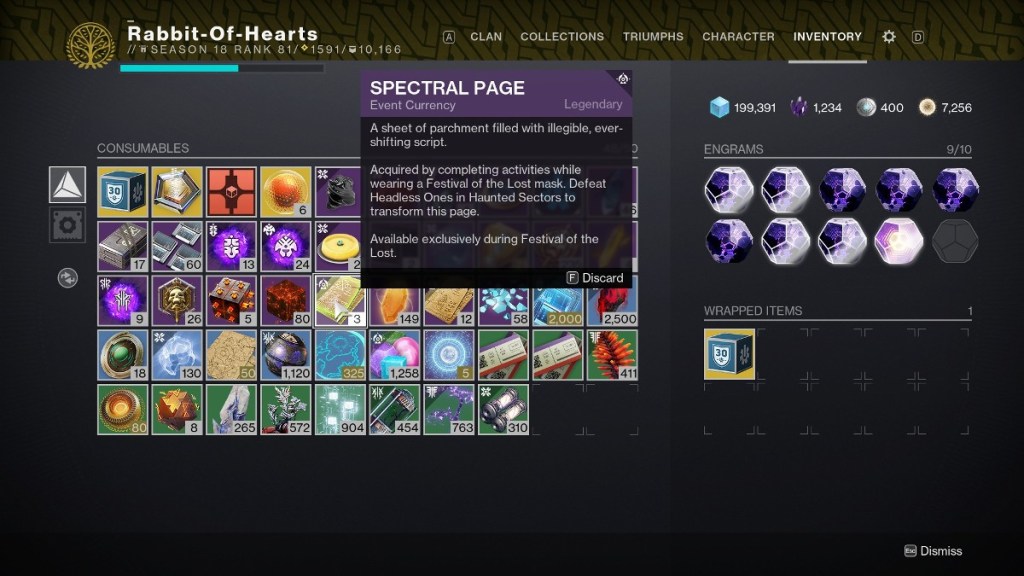
Task: Open the Collections tab
Action: (x=562, y=37)
